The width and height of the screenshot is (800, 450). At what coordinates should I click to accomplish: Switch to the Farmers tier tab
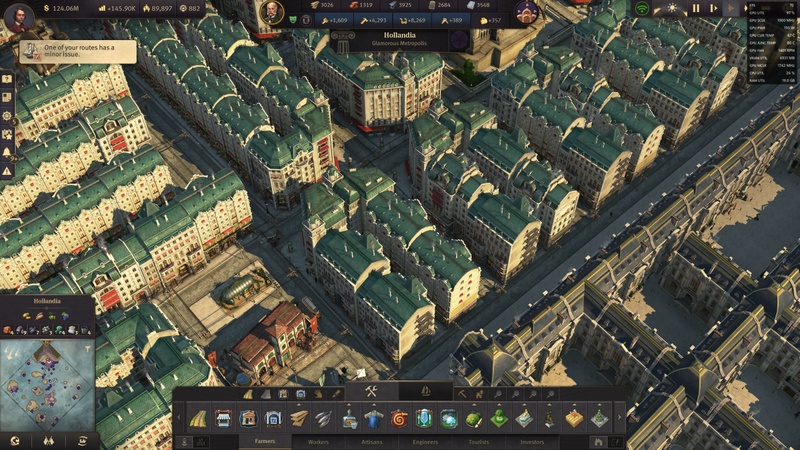[x=265, y=441]
